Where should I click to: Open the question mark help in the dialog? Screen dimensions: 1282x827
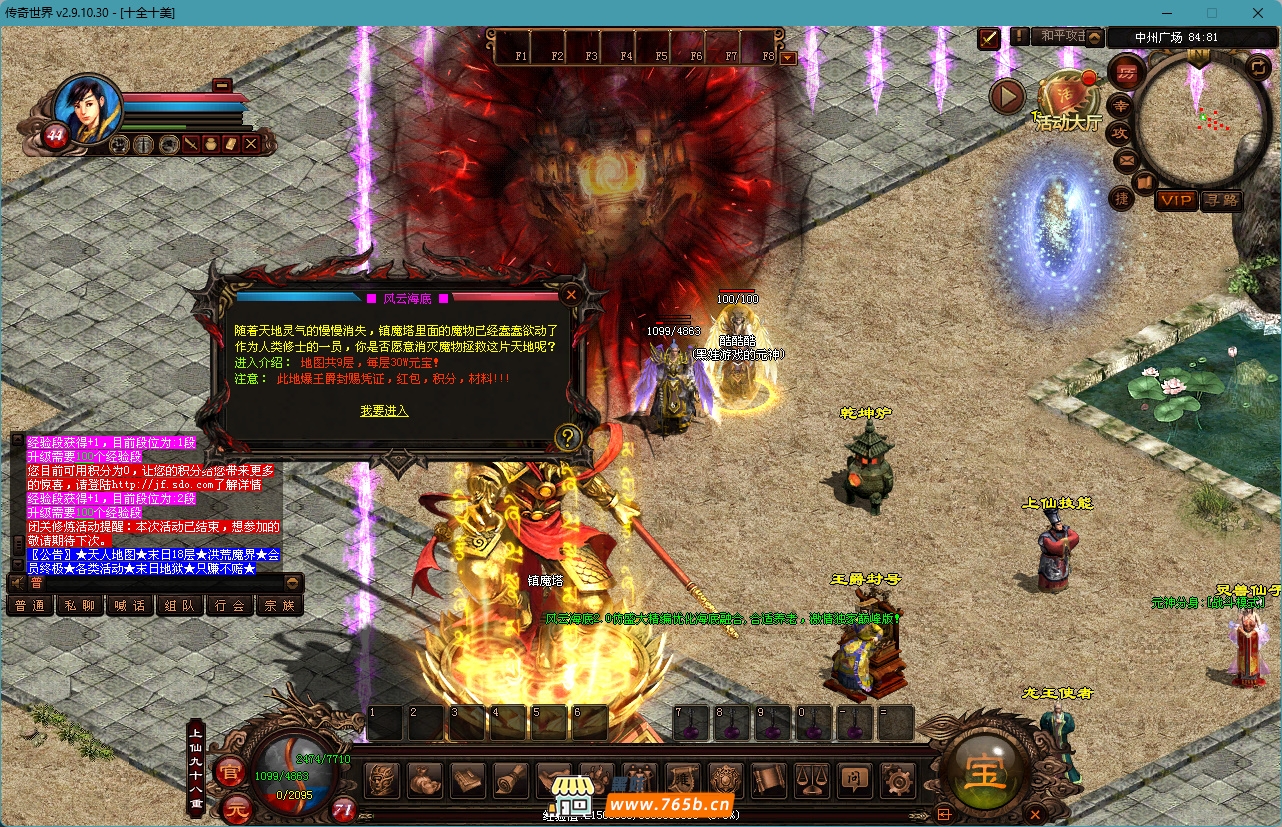(568, 437)
